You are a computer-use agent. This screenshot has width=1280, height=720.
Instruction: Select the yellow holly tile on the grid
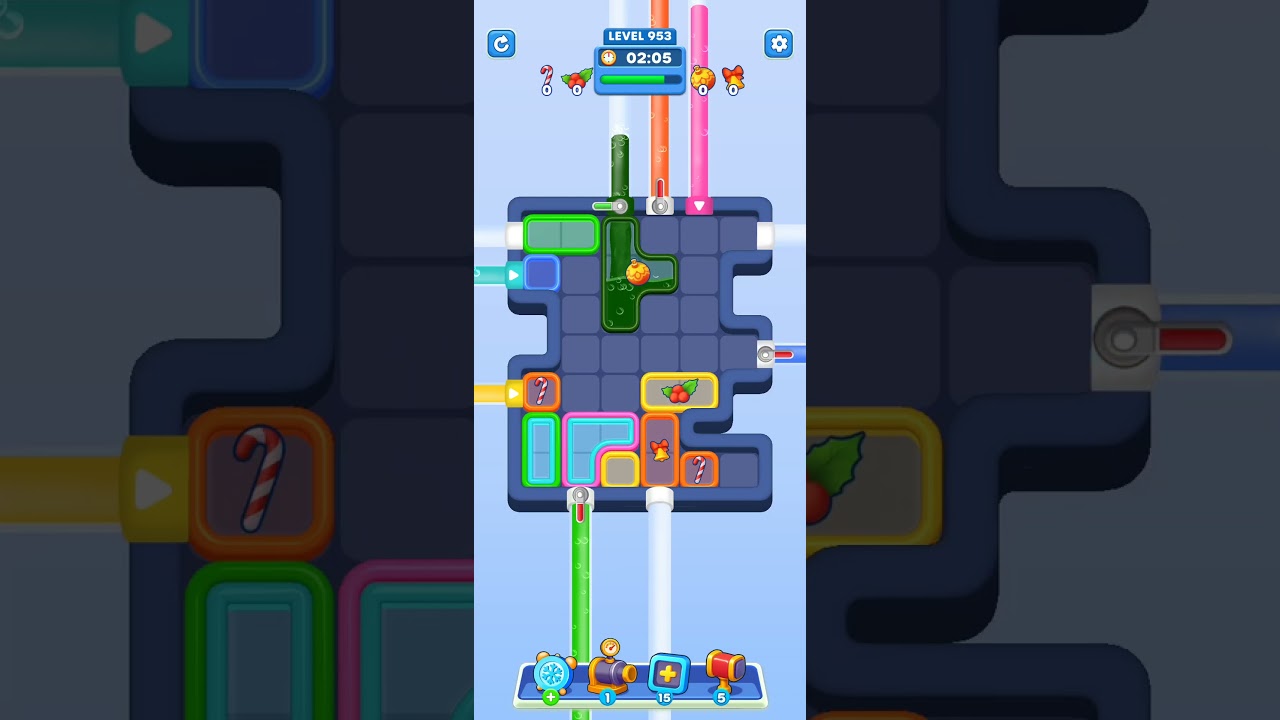[x=681, y=390]
